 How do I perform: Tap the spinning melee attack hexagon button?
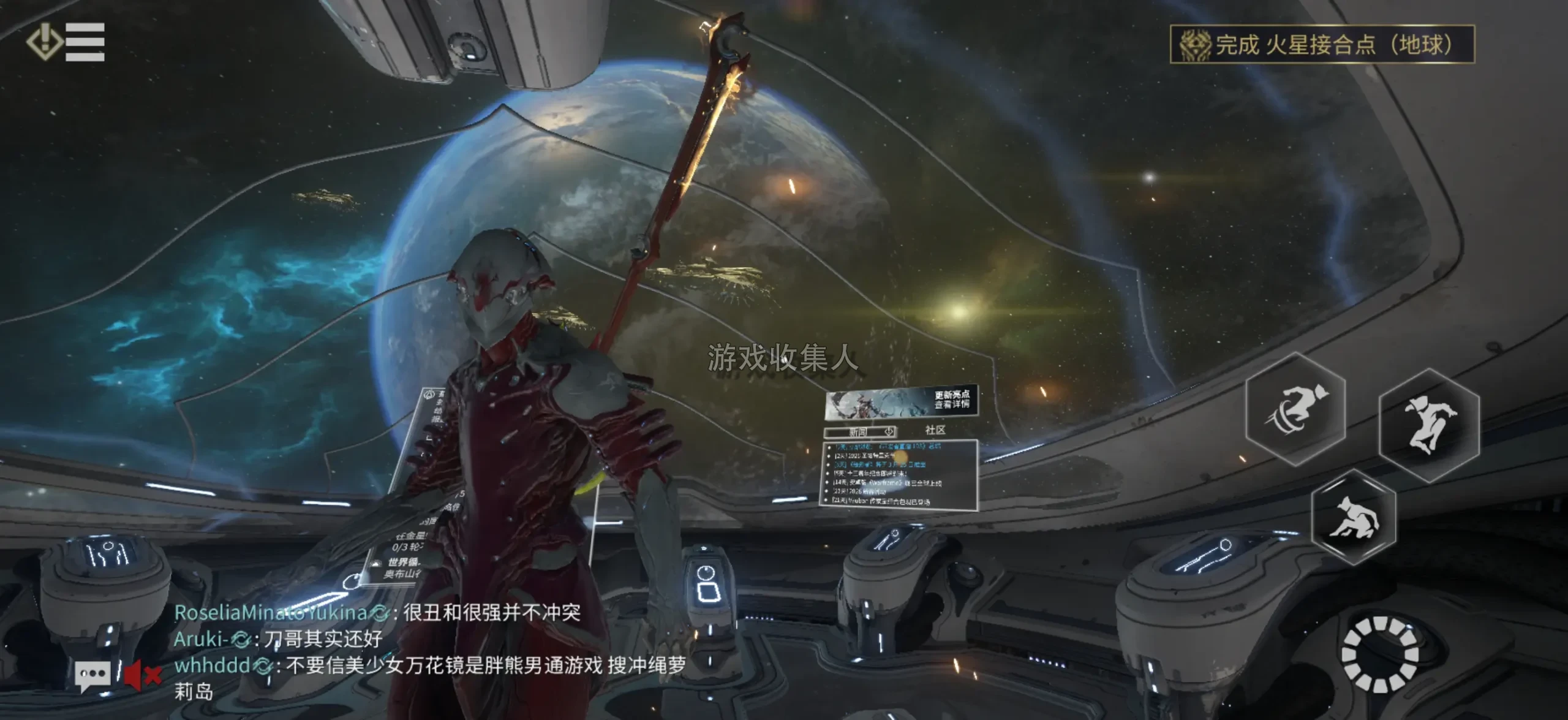pyautogui.click(x=1296, y=409)
